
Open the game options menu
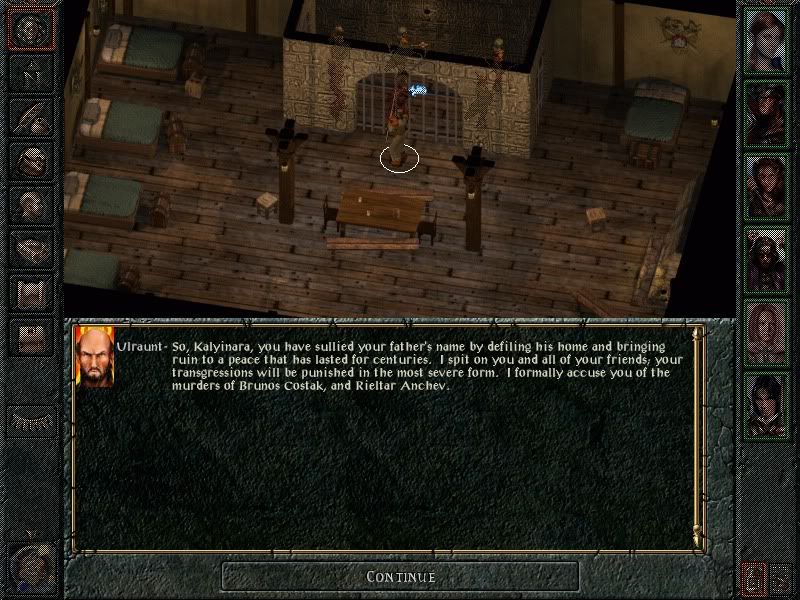point(31,337)
